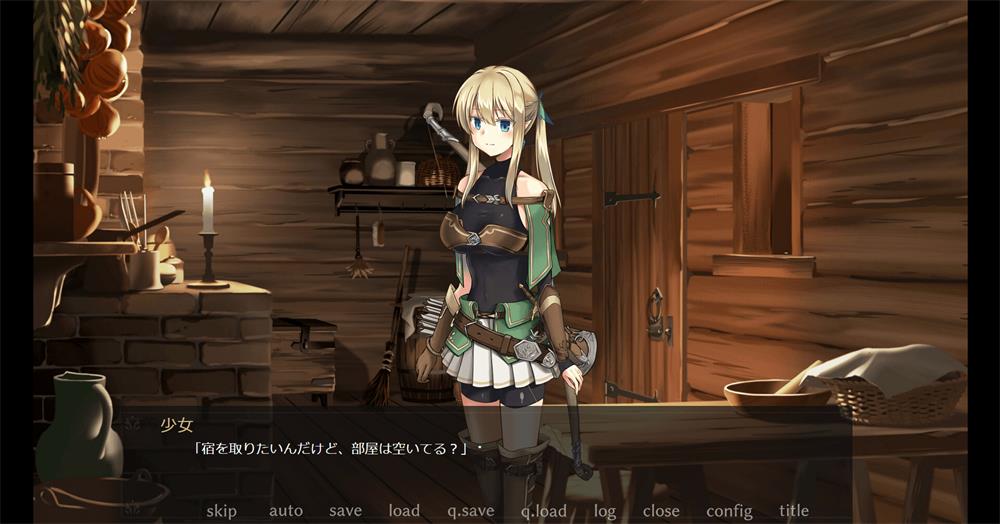This screenshot has width=1000, height=524.
Task: Click the skip button
Action: click(221, 511)
